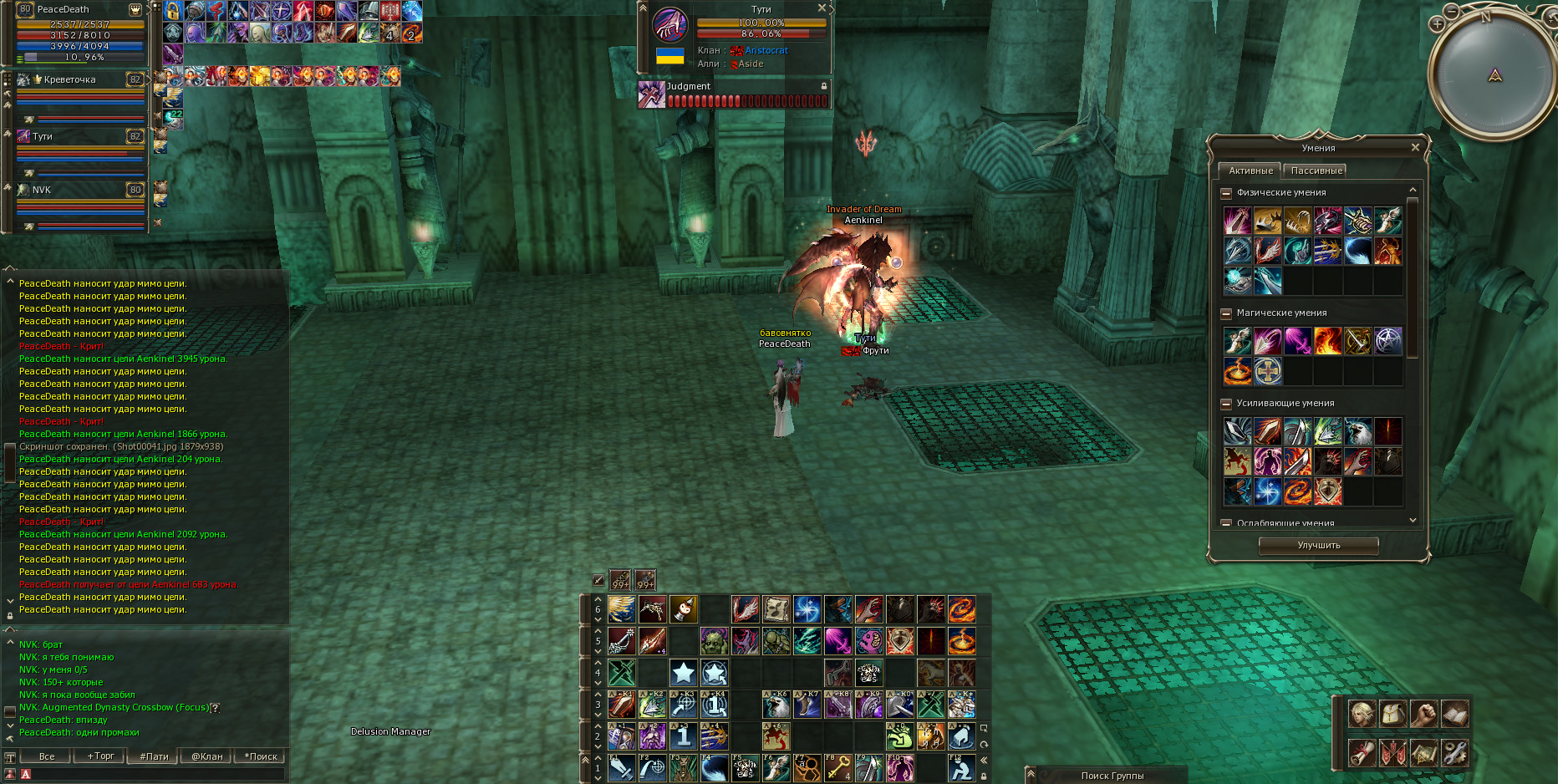Activate the sit/stand action in F12 slot
This screenshot has width=1568, height=784.
(961, 767)
